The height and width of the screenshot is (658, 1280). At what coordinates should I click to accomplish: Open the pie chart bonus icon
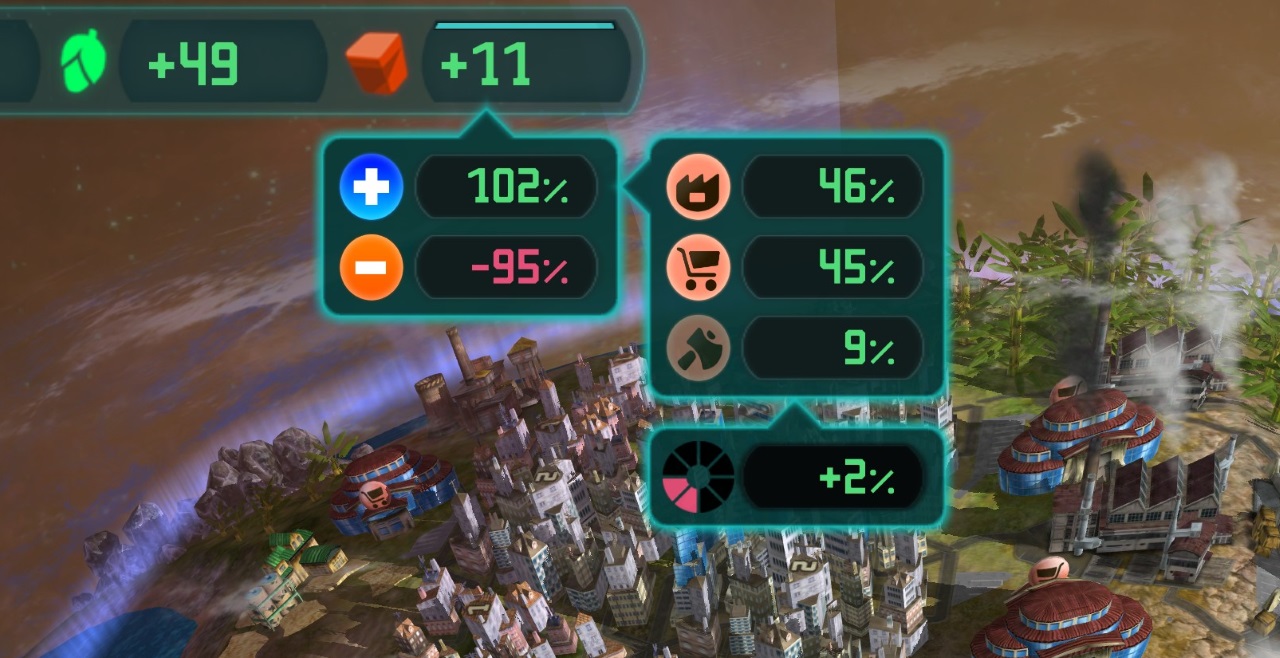698,477
